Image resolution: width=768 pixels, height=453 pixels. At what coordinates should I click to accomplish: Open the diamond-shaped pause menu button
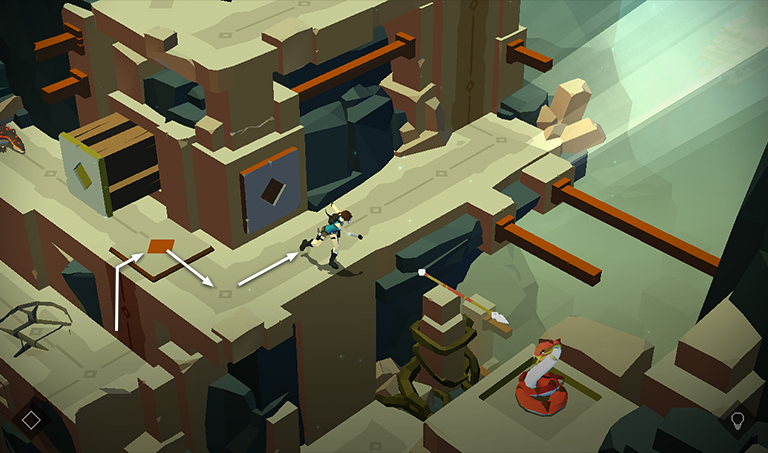point(31,420)
